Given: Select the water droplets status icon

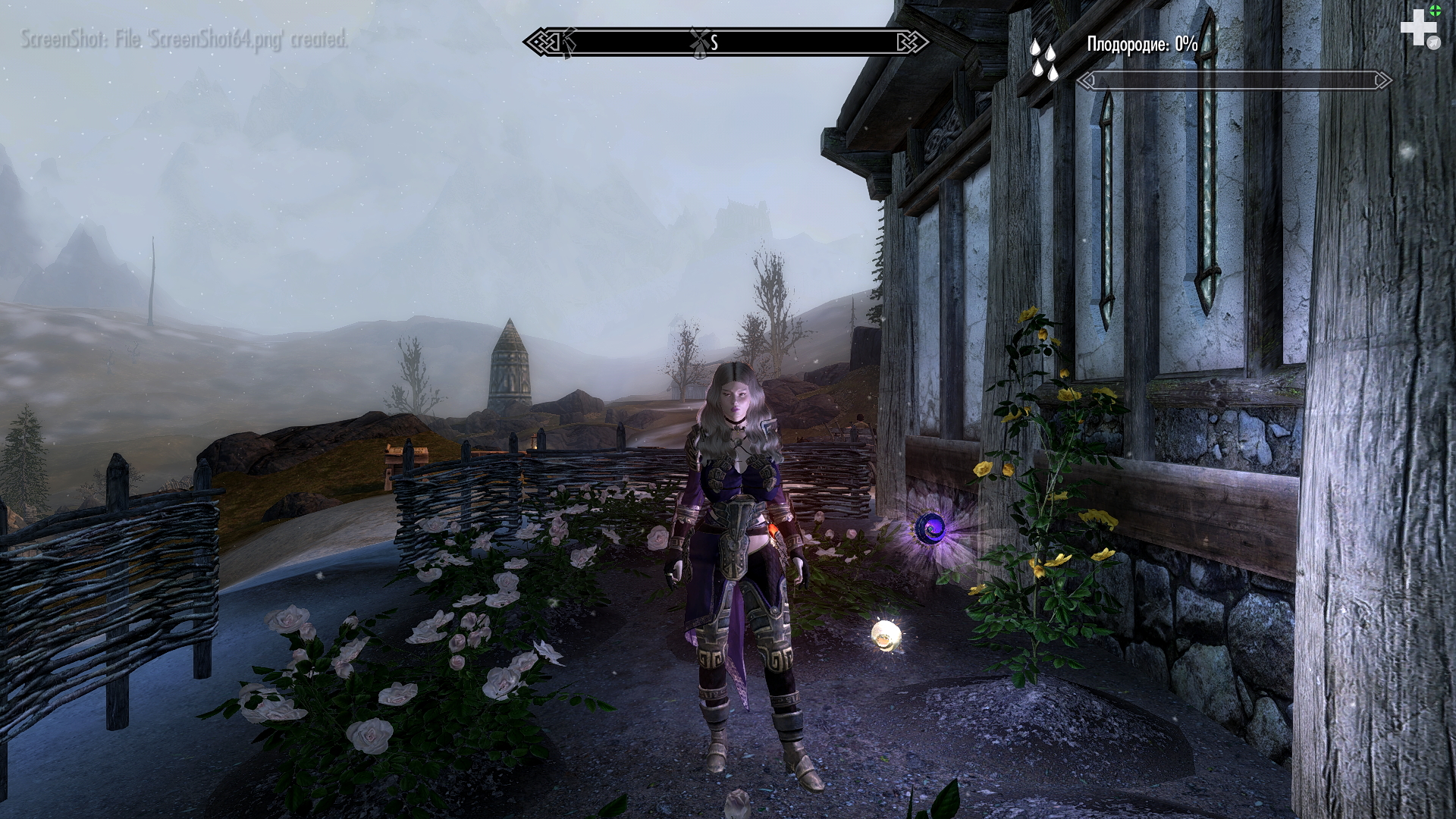Looking at the screenshot, I should point(1043,59).
